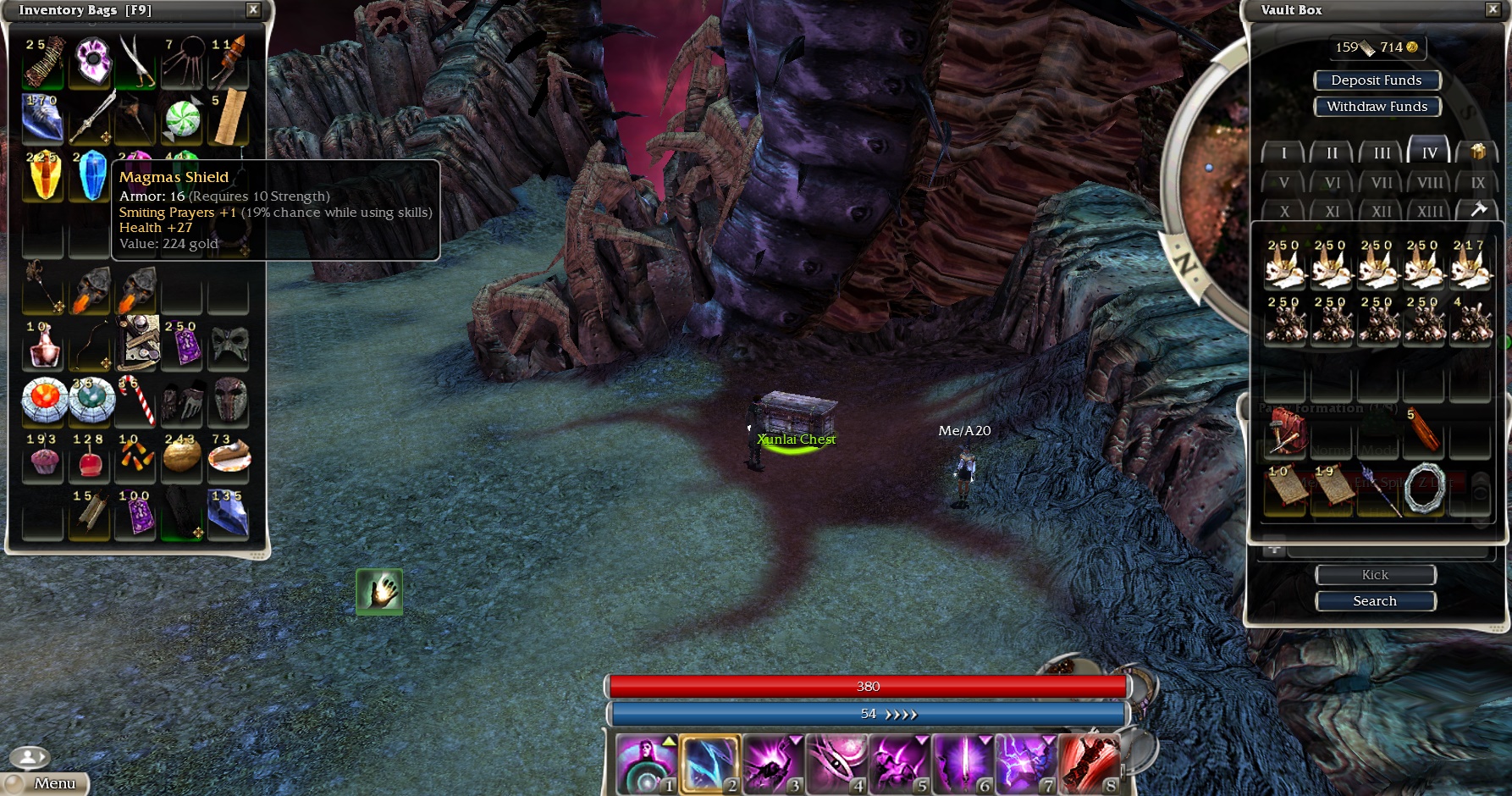This screenshot has height=796, width=1512.
Task: Open vault tab VII
Action: (x=1382, y=182)
